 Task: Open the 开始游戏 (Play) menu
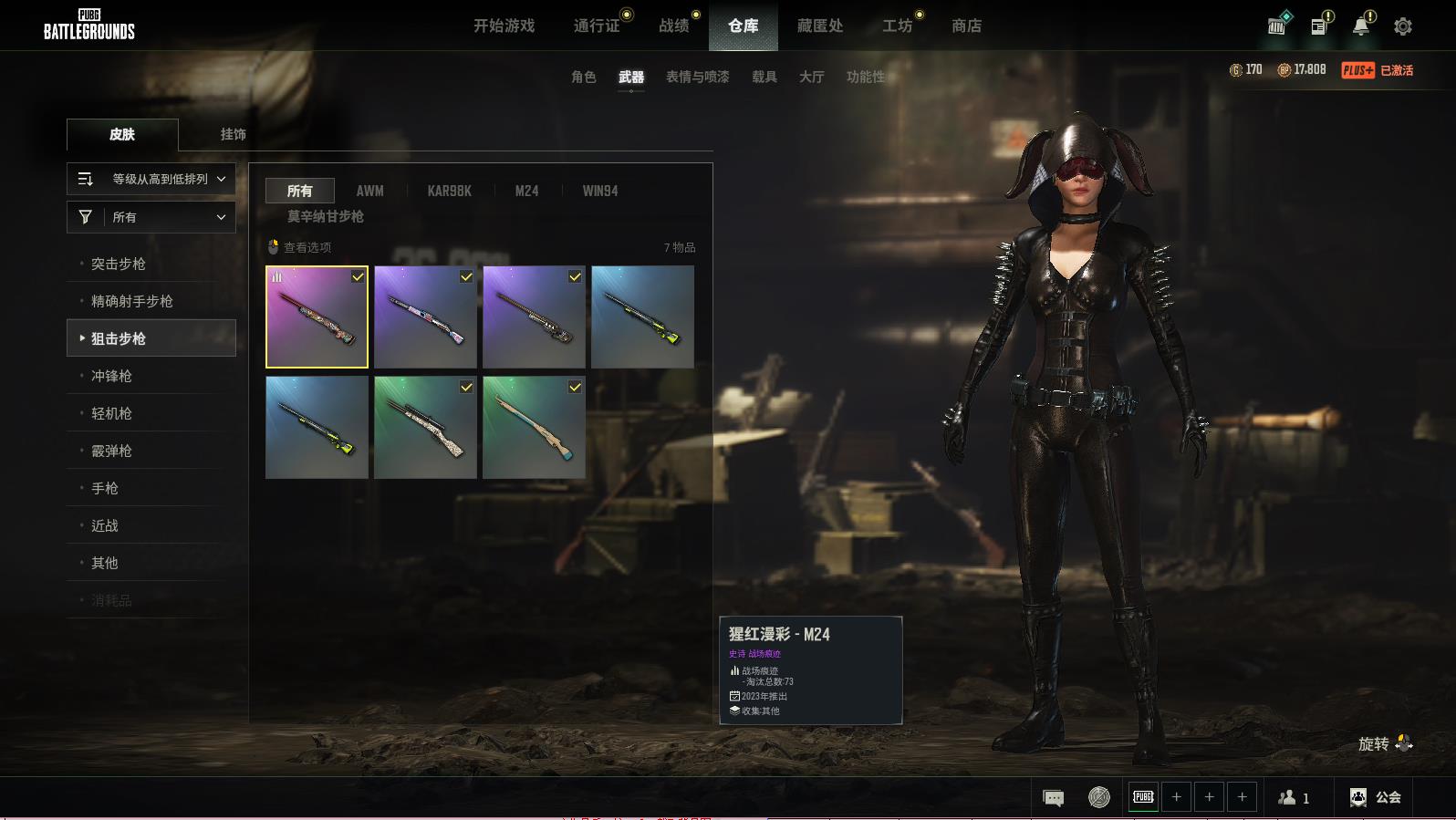click(x=504, y=26)
